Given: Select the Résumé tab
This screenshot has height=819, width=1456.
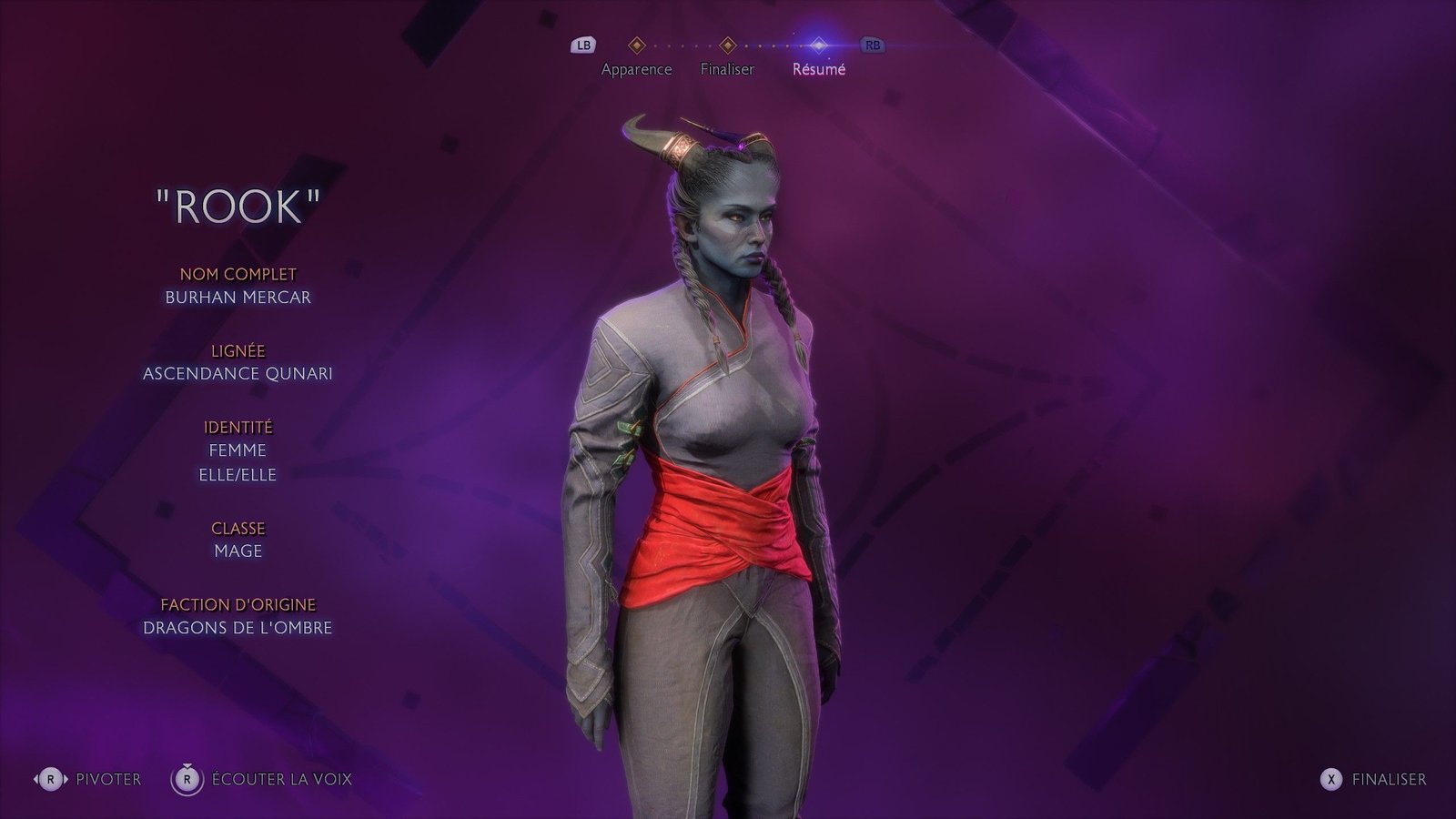Looking at the screenshot, I should click(818, 68).
